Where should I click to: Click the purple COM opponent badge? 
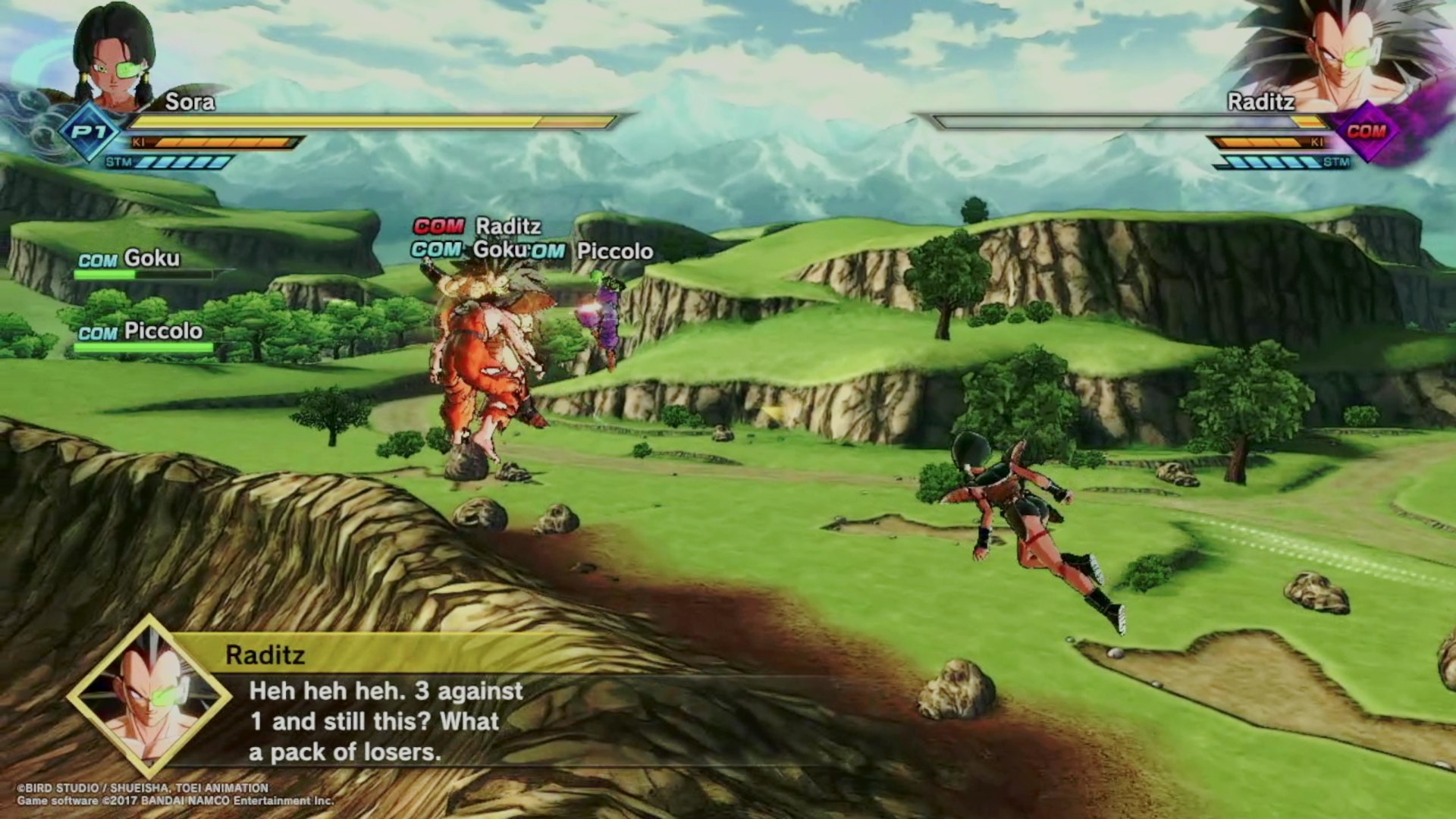[x=1366, y=132]
